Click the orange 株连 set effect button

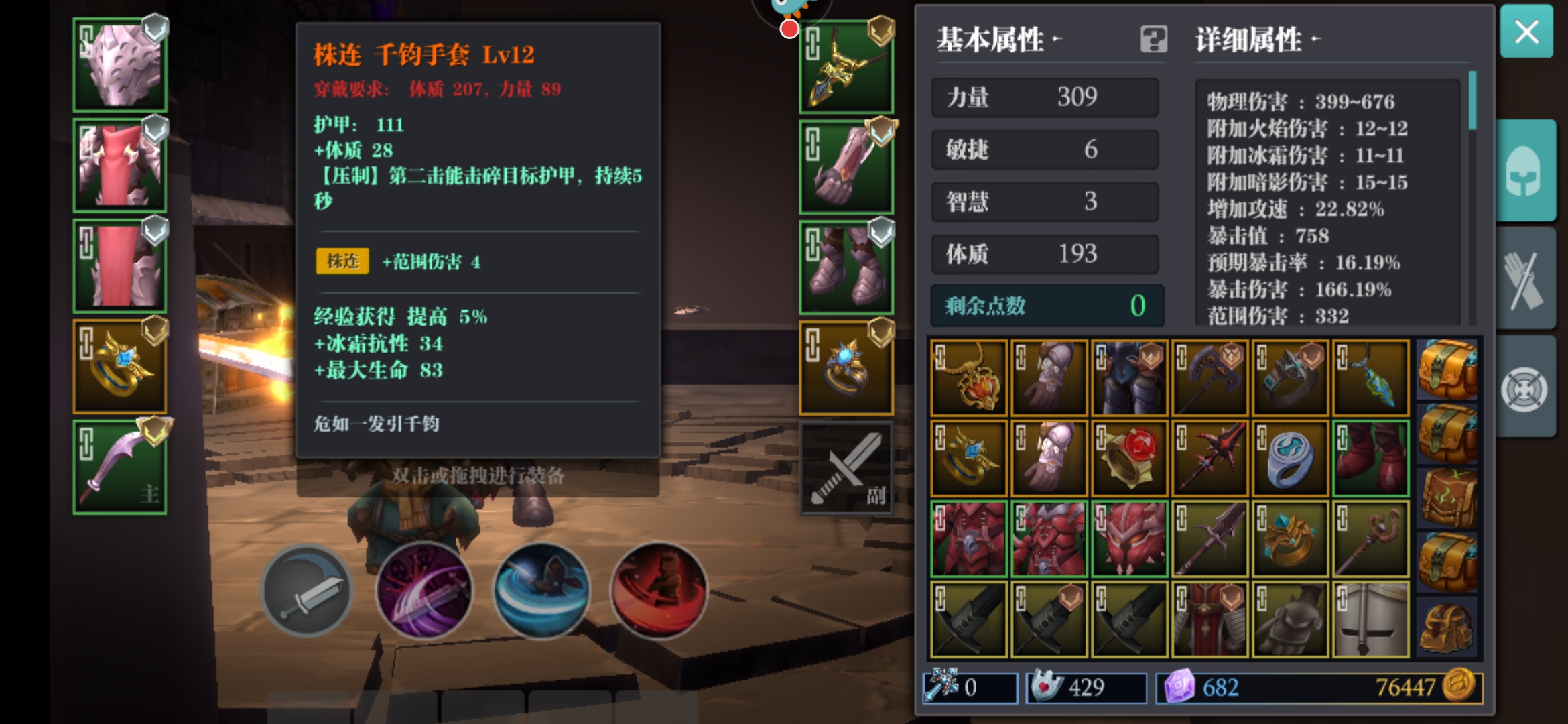(x=343, y=262)
